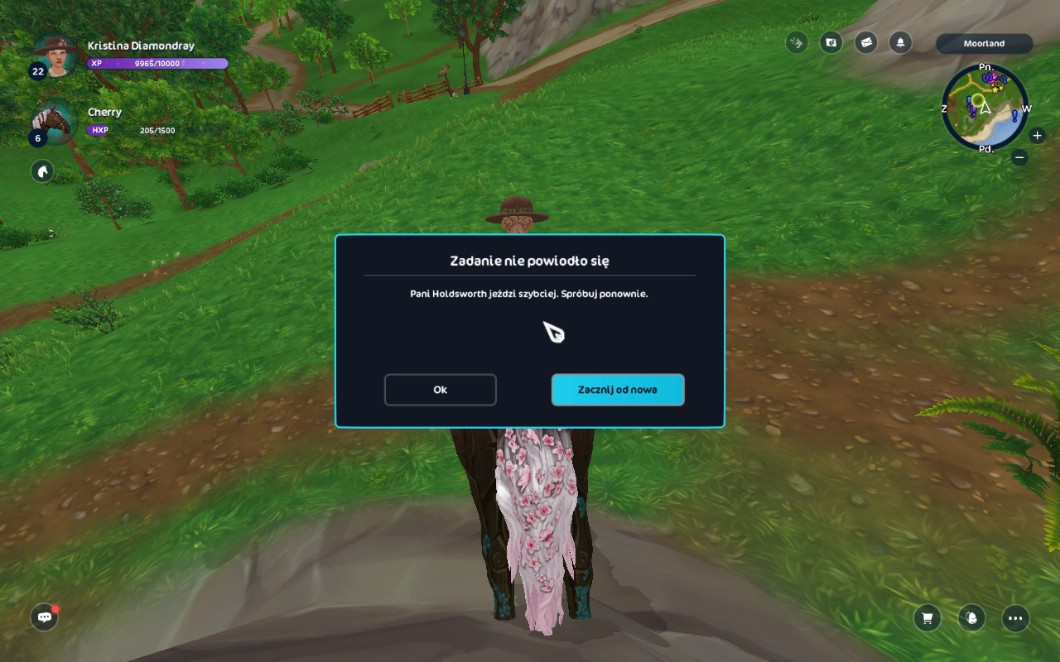The width and height of the screenshot is (1060, 662).
Task: Open the circular minimap
Action: [x=984, y=108]
